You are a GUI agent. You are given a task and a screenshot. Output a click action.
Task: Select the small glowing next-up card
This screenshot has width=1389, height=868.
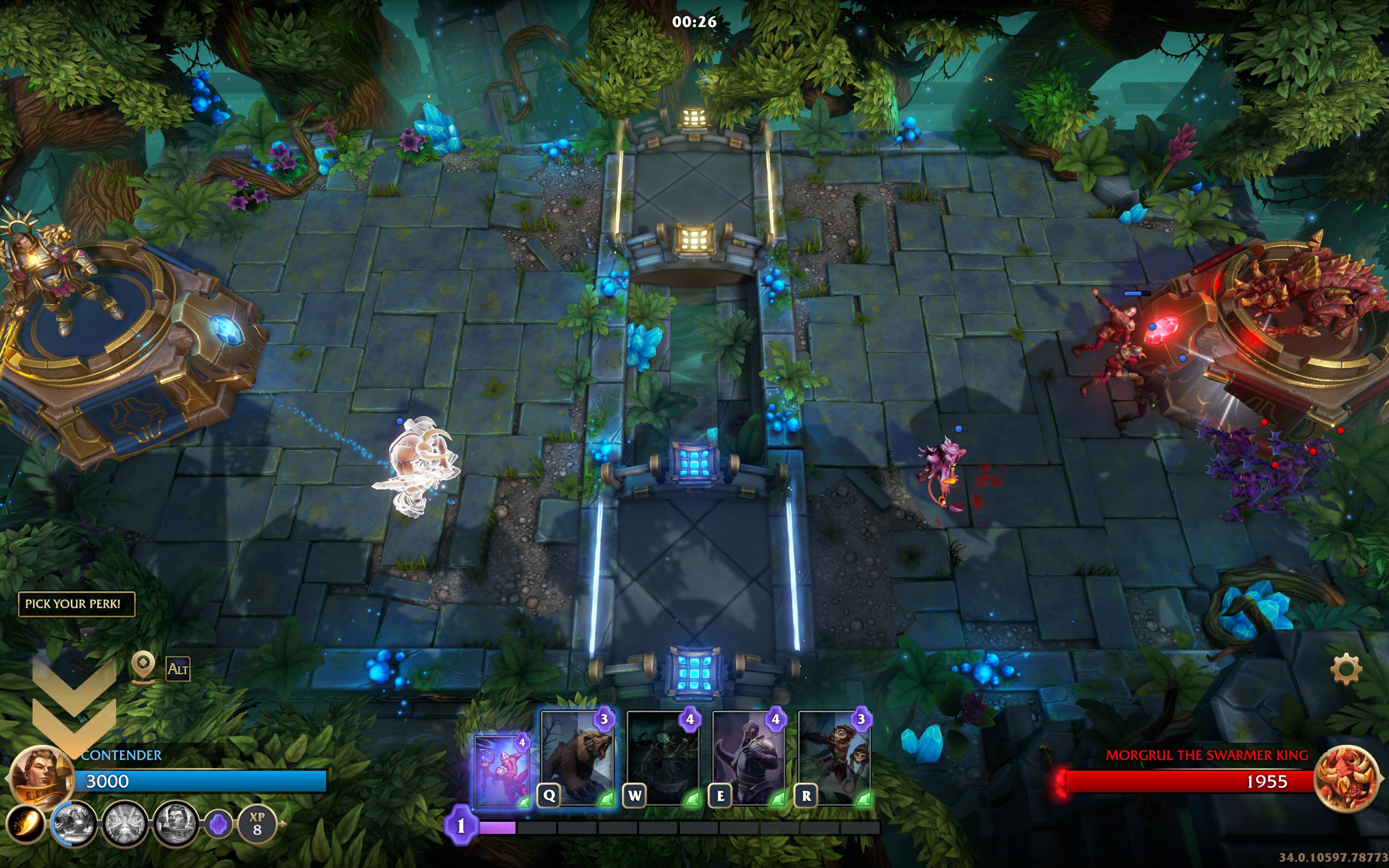coord(502,771)
